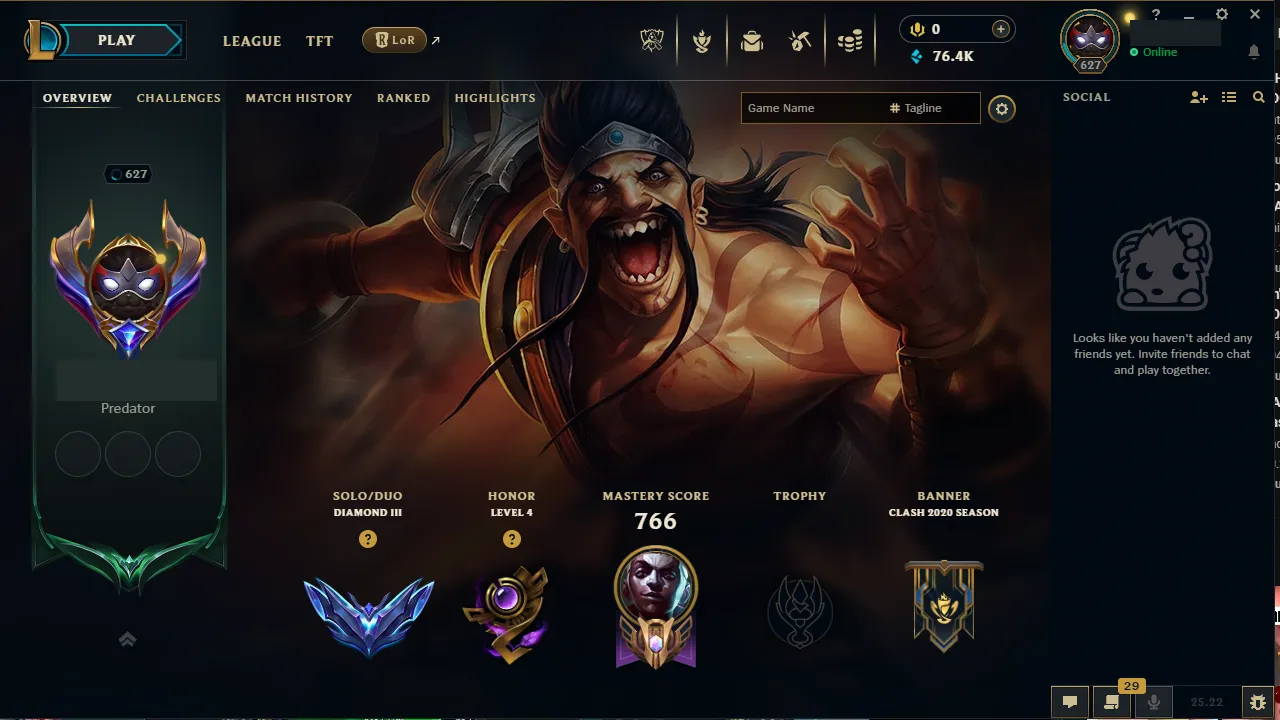Open the crafting pickaxe icon

pos(800,40)
